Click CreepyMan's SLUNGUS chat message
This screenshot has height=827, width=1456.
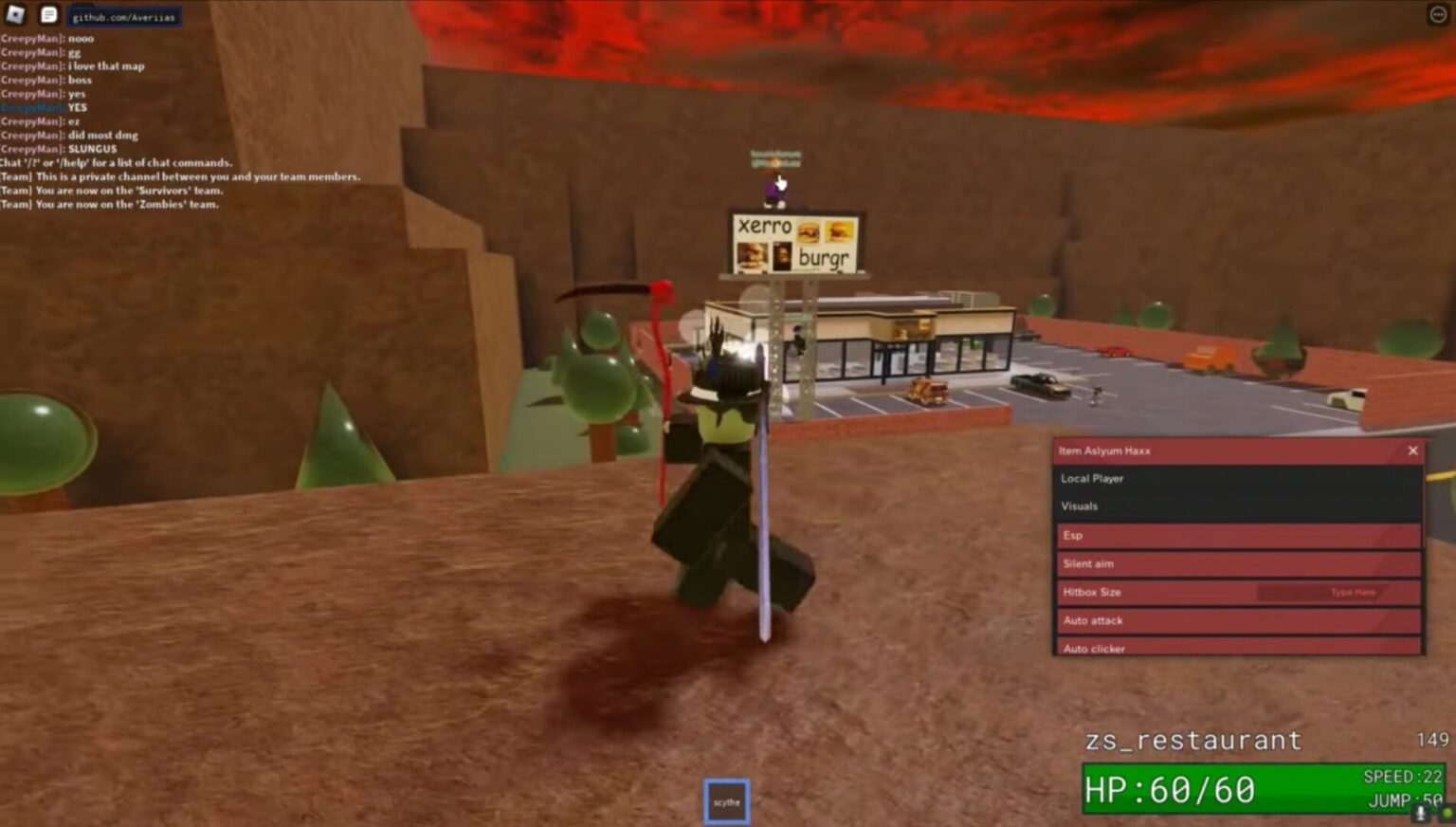55,148
